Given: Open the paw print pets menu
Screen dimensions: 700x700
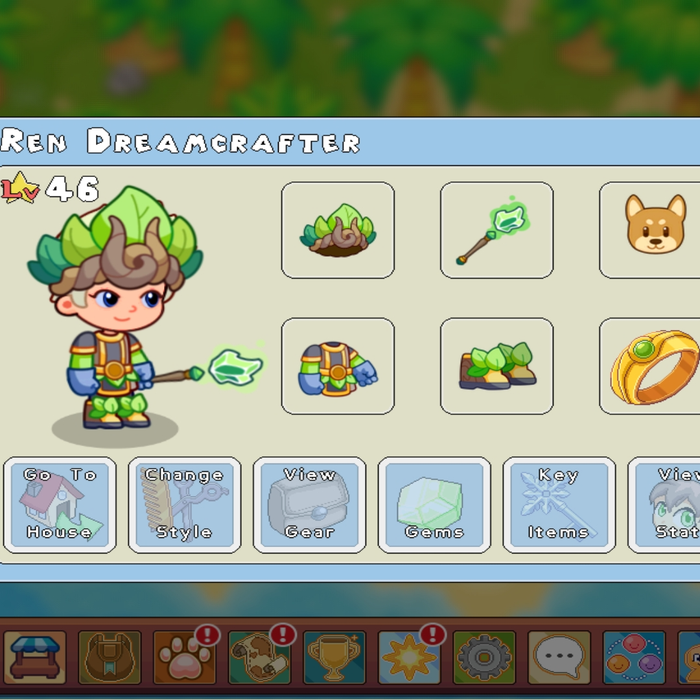Looking at the screenshot, I should [185, 657].
